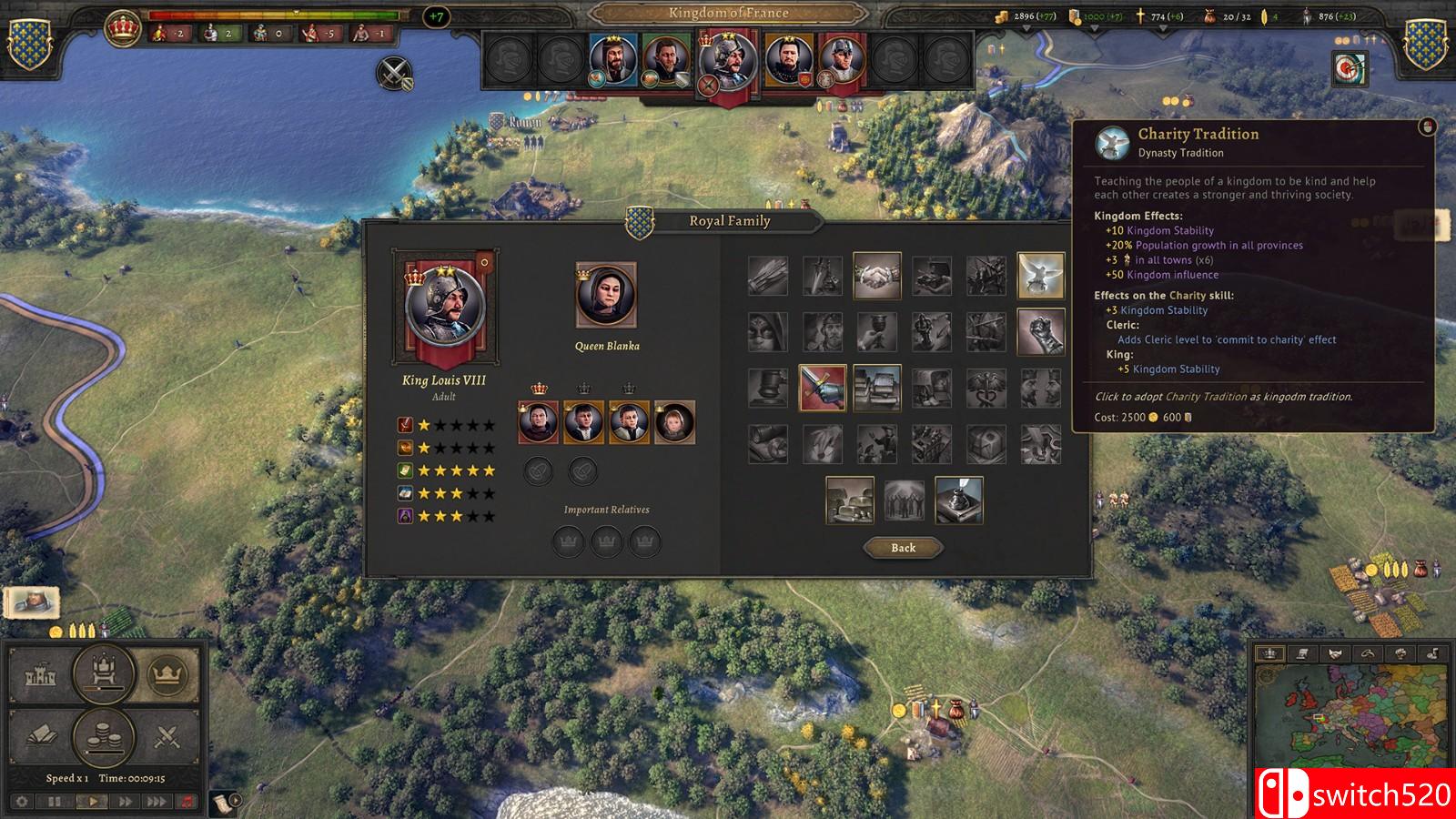Click the Royal Family tab header

coord(728,220)
